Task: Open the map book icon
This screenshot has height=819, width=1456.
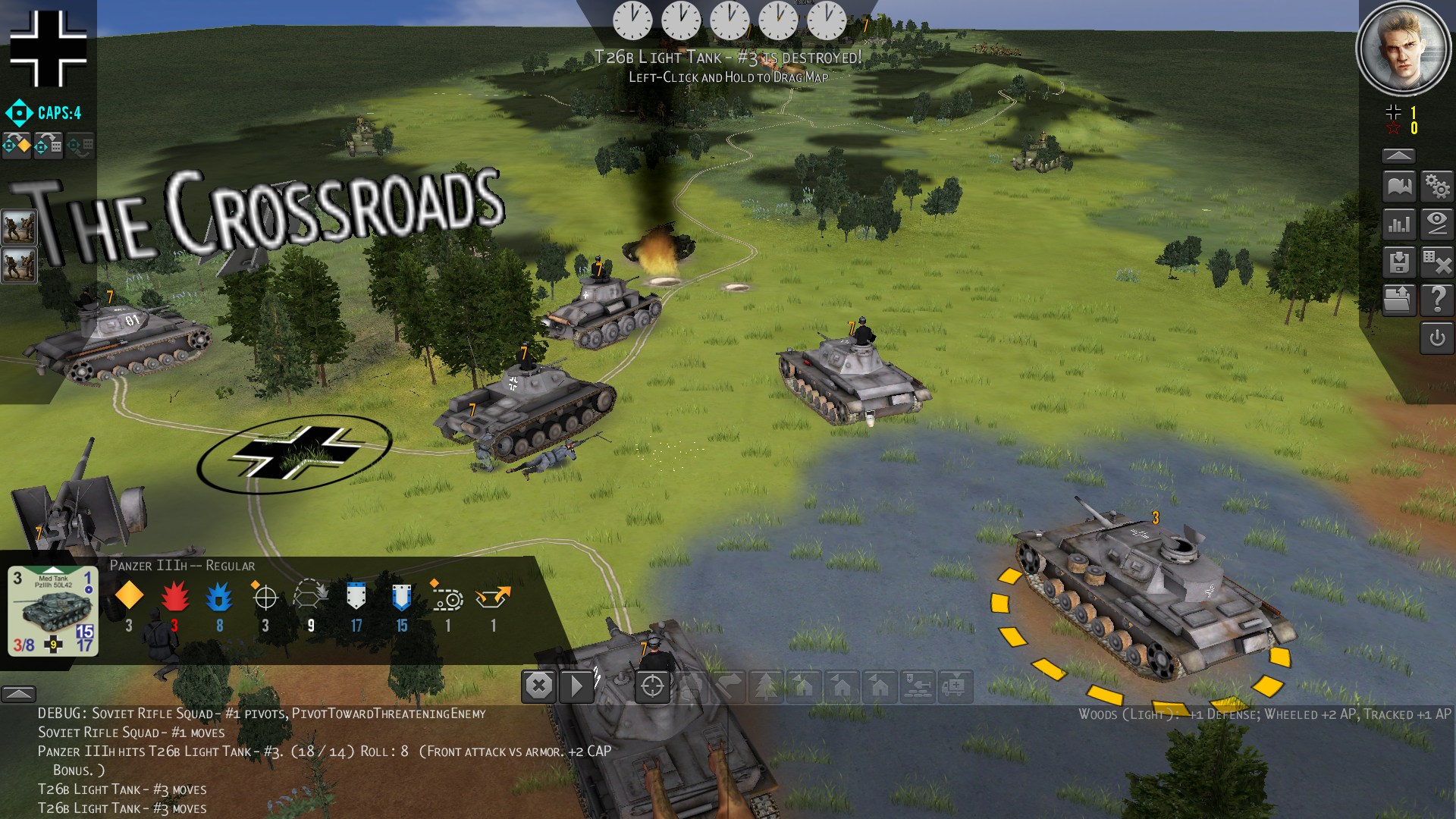Action: pos(1399,186)
